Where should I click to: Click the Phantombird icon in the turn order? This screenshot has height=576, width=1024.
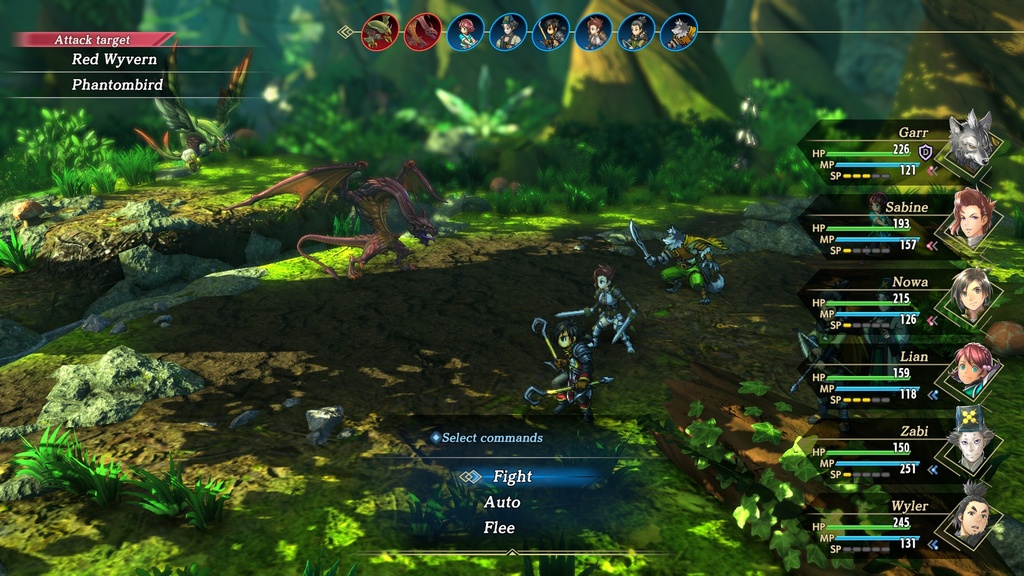coord(379,32)
